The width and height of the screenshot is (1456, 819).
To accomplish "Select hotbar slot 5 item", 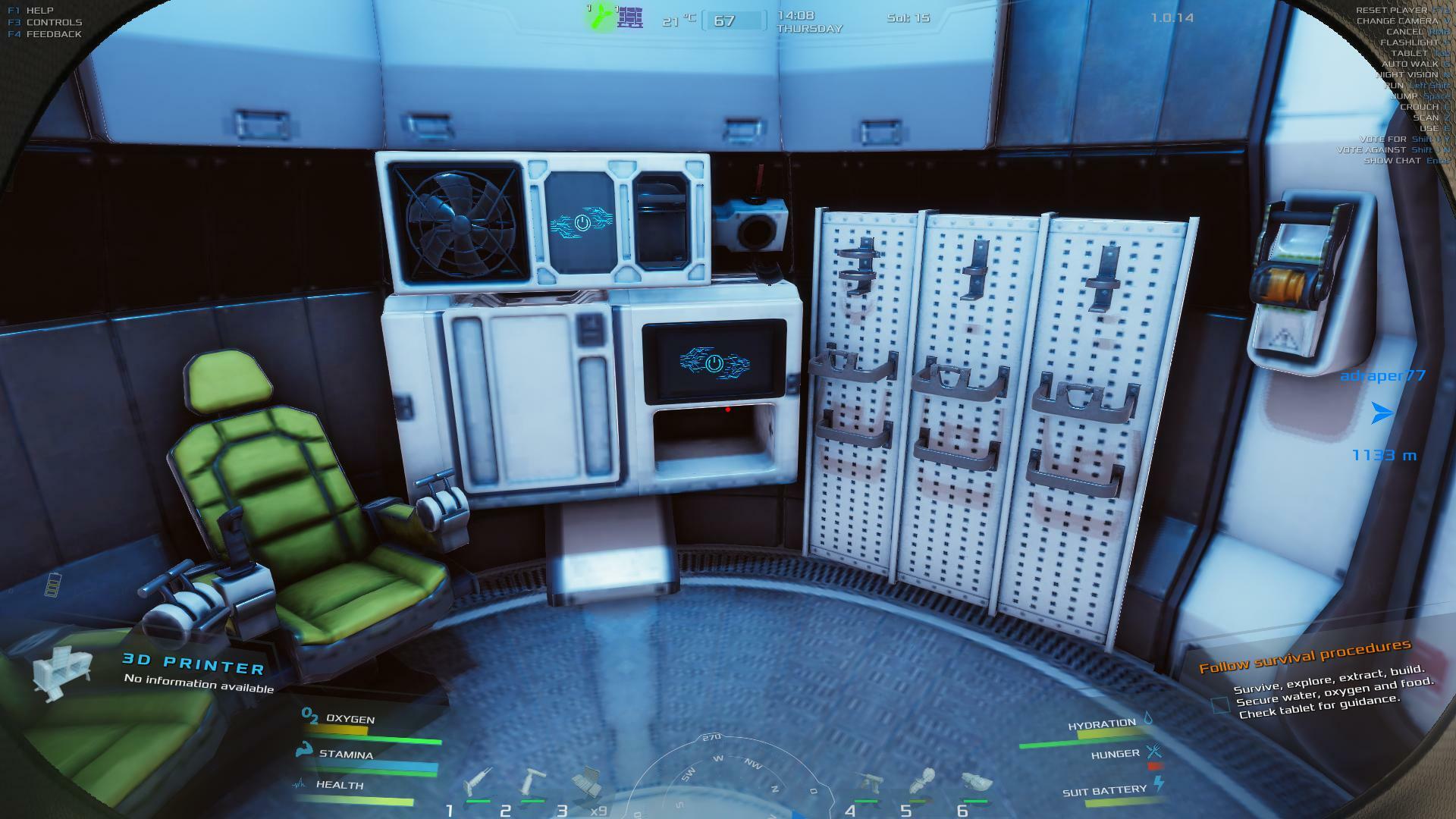I will coord(924,783).
